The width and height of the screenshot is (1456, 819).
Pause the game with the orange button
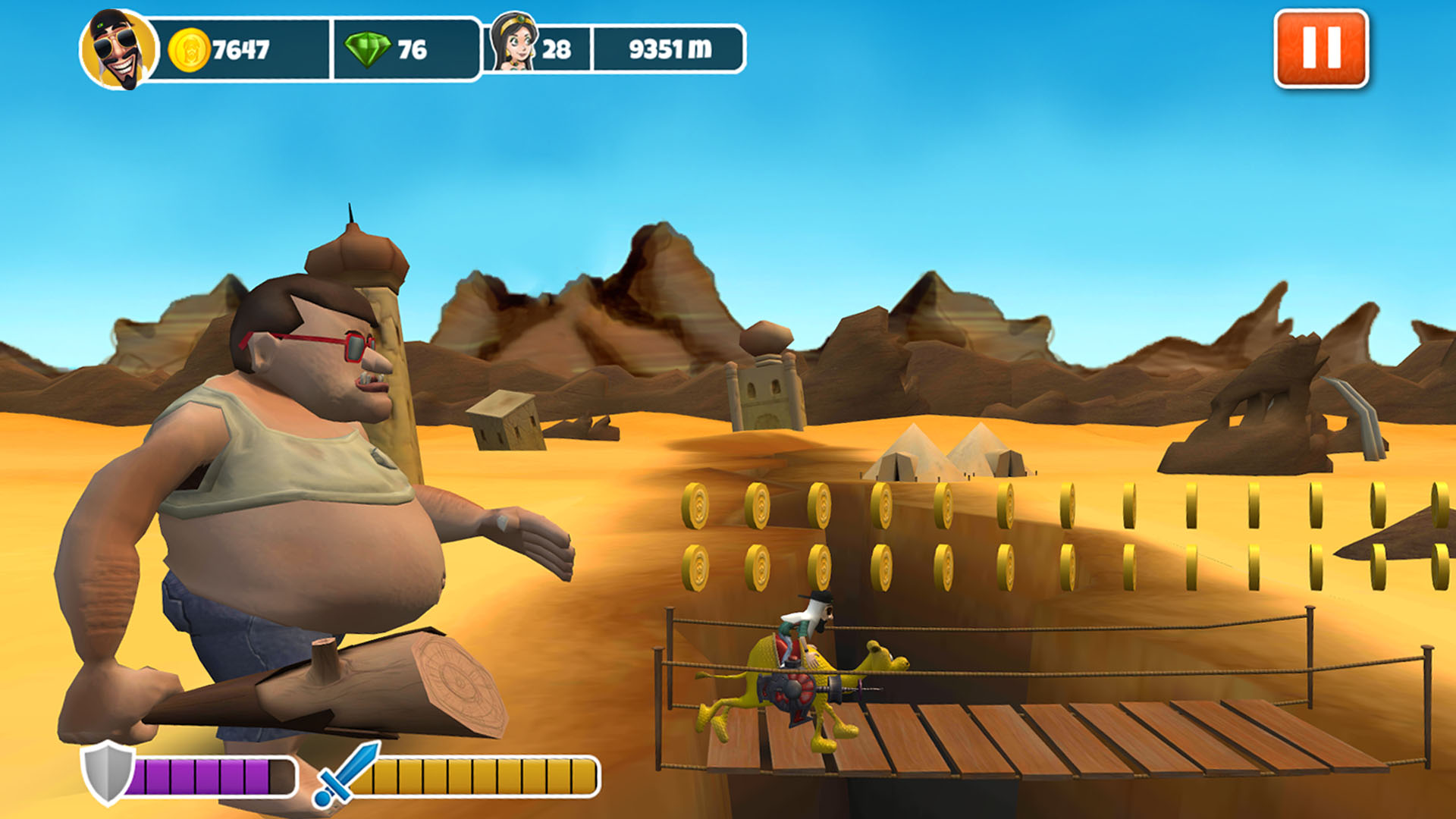point(1321,49)
